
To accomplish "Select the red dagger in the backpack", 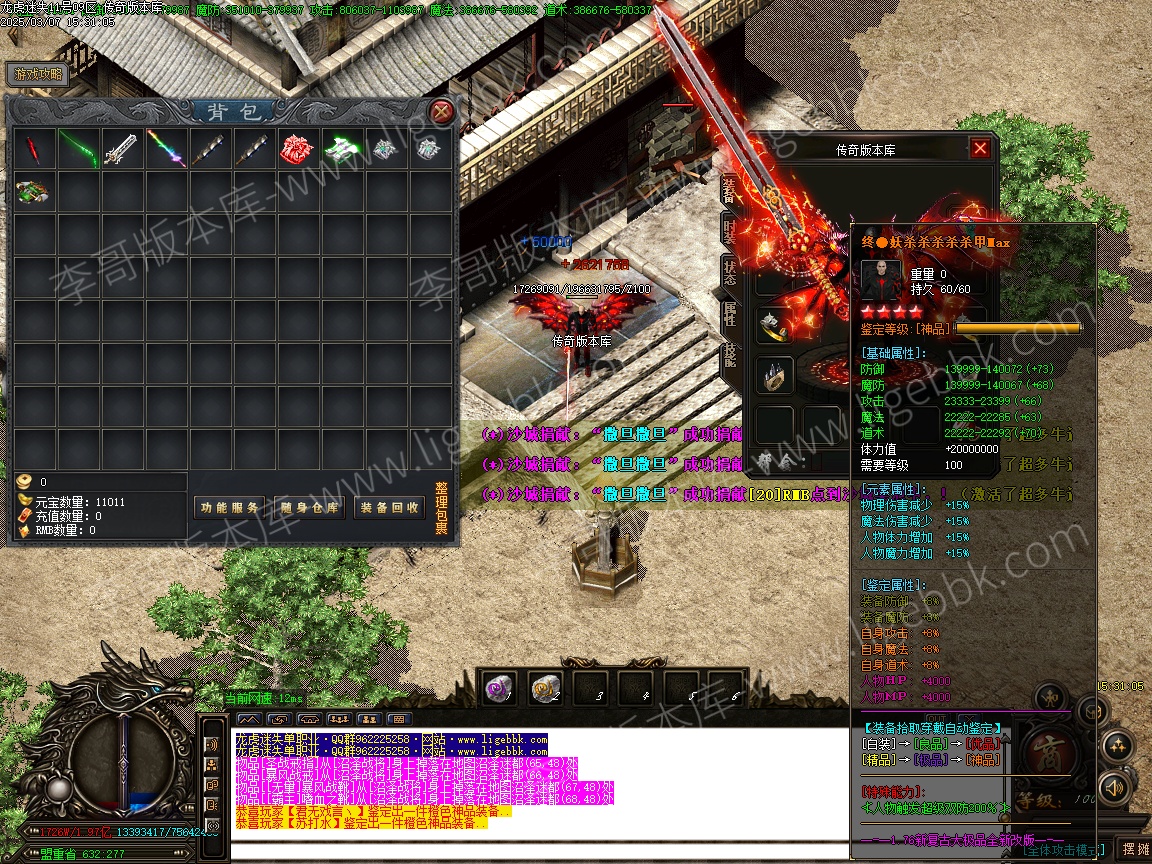I will coord(34,149).
